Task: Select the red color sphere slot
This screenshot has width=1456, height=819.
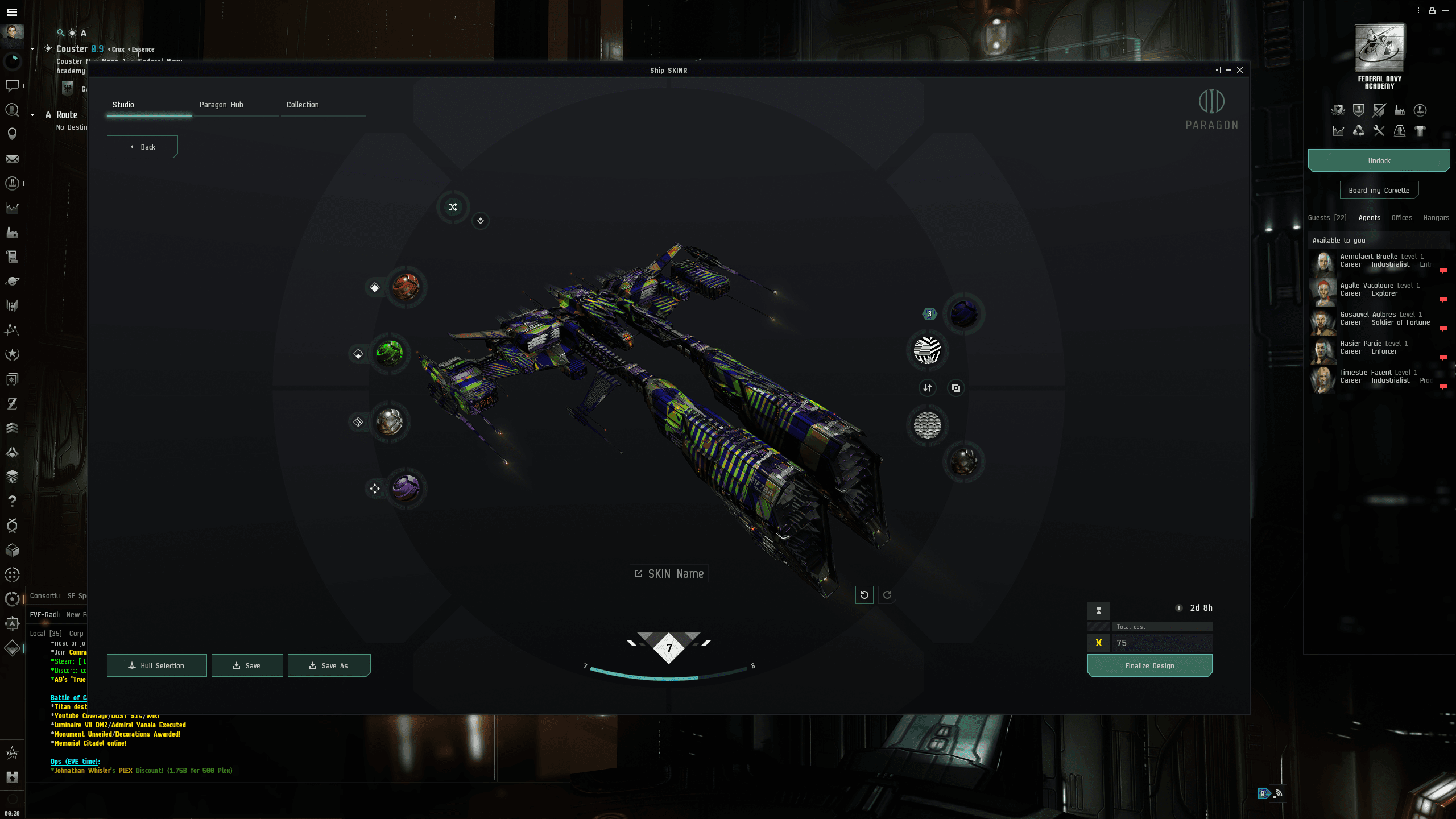Action: (406, 287)
